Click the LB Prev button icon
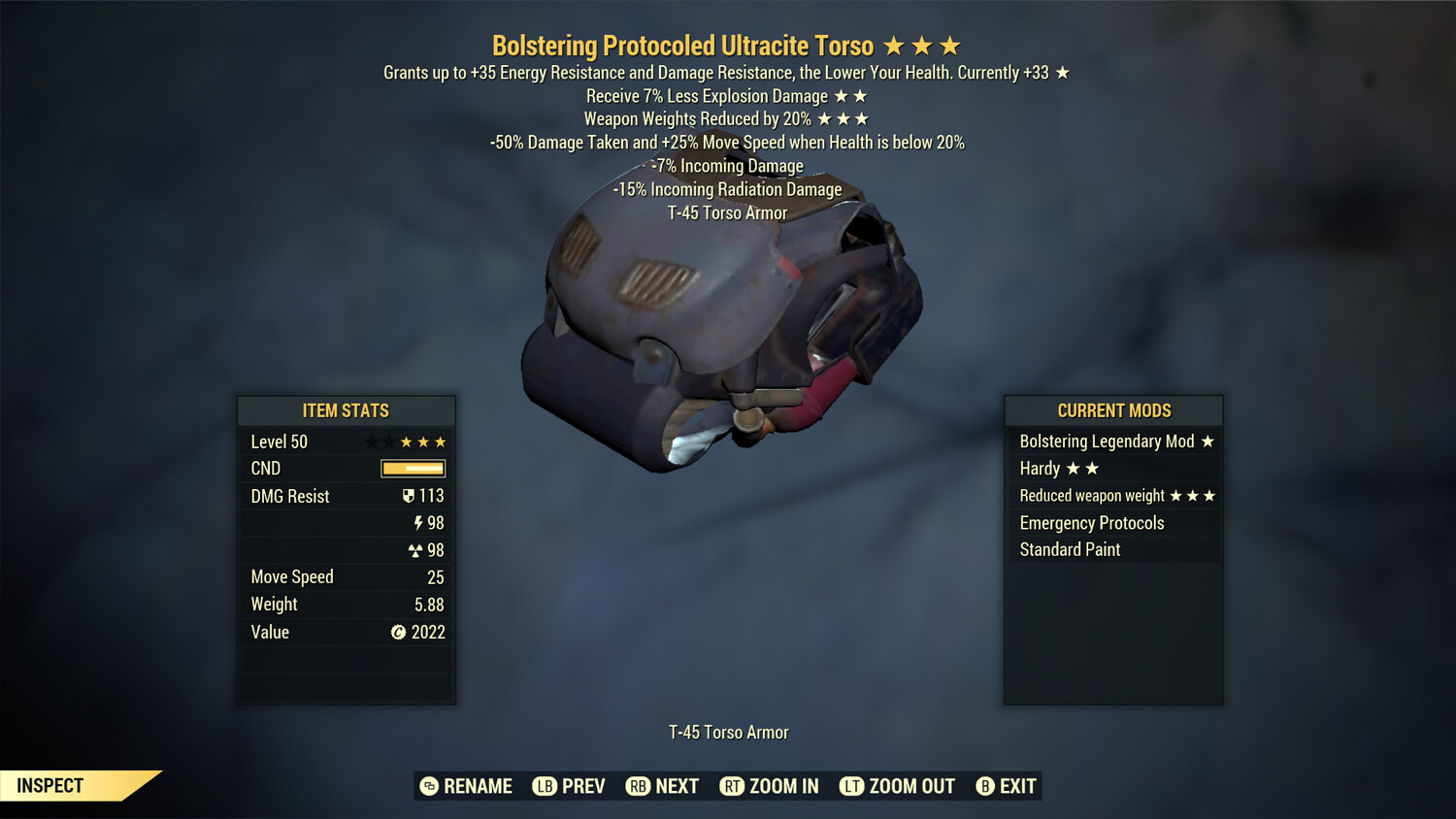Screen dimensions: 1456x819 tap(546, 786)
